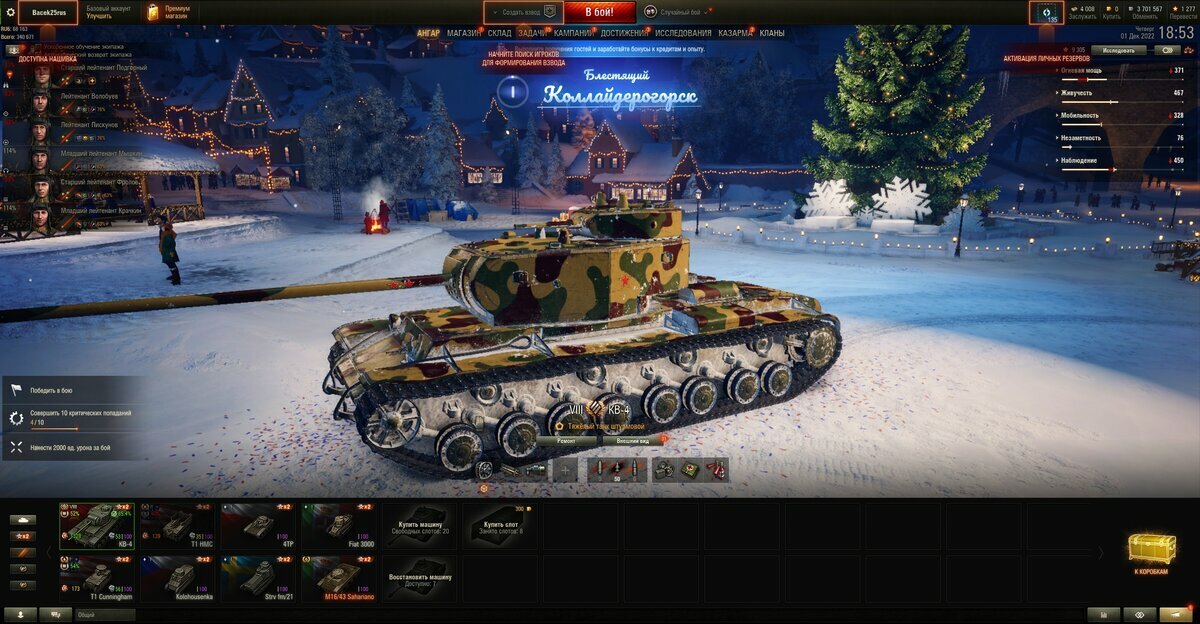
Task: Start battle with the red В бой! button
Action: pyautogui.click(x=599, y=12)
